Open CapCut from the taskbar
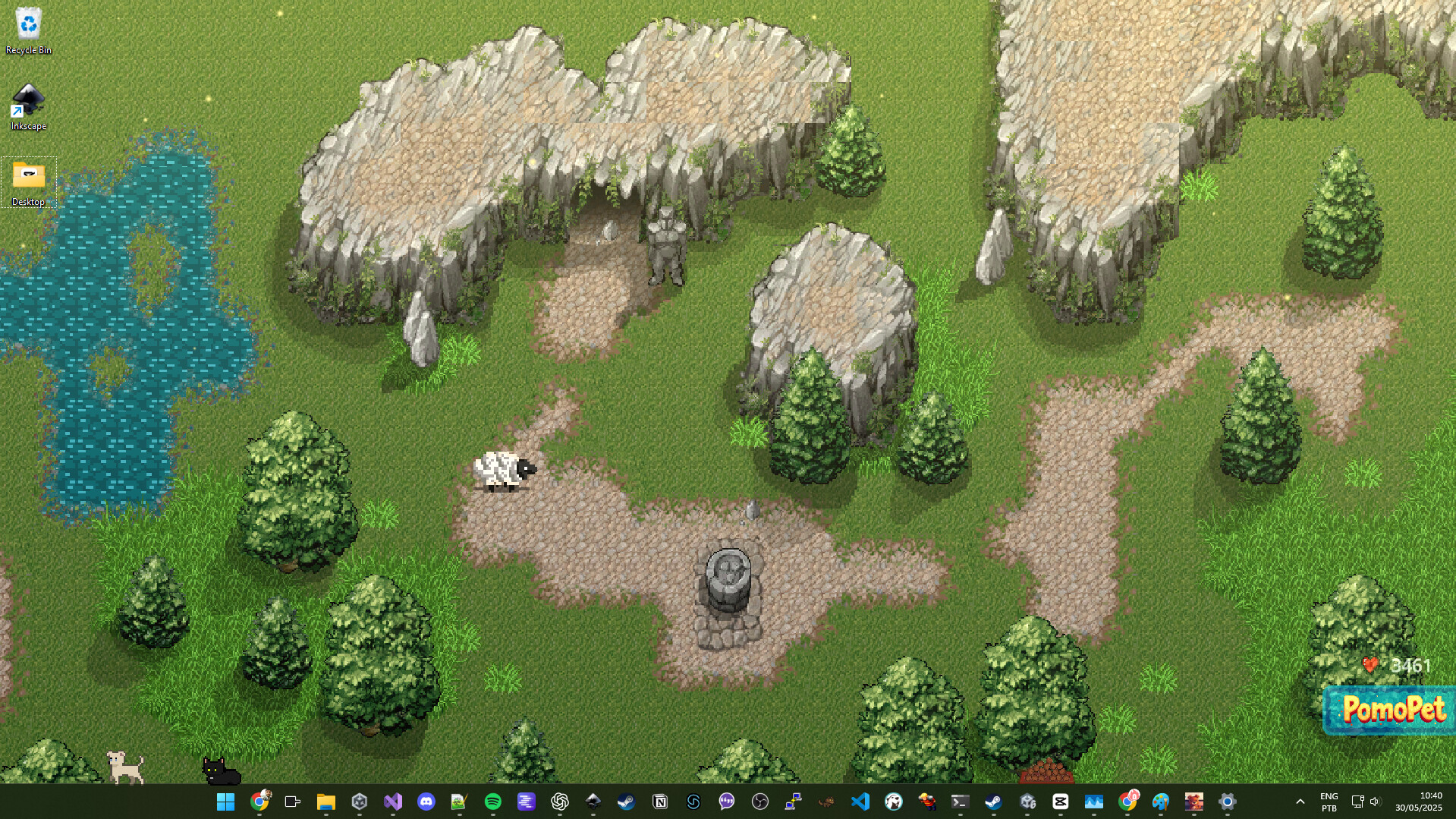The image size is (1456, 819). 1061,802
